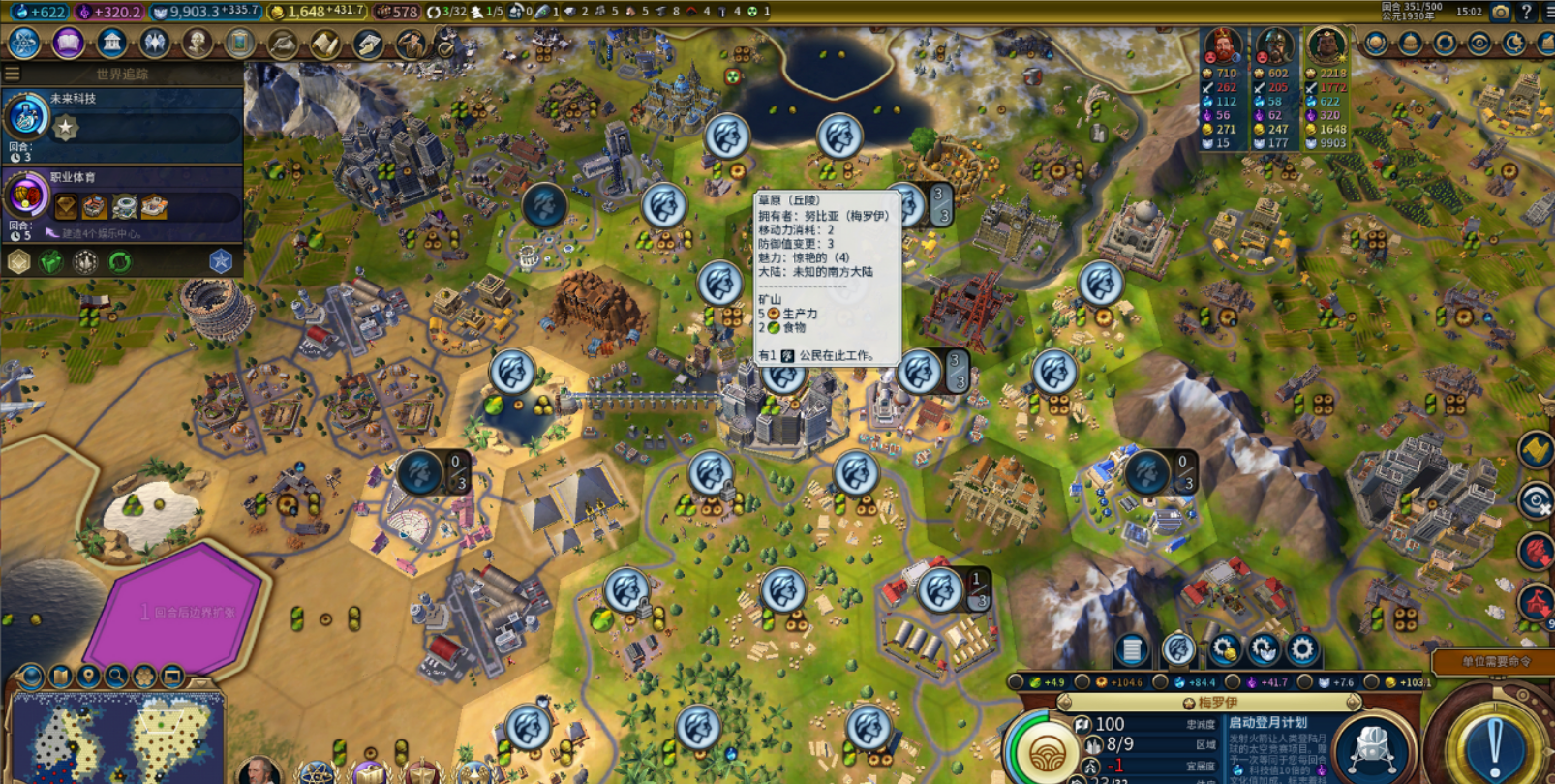Open the Civilopedia question mark help
1555x784 pixels.
[1527, 12]
